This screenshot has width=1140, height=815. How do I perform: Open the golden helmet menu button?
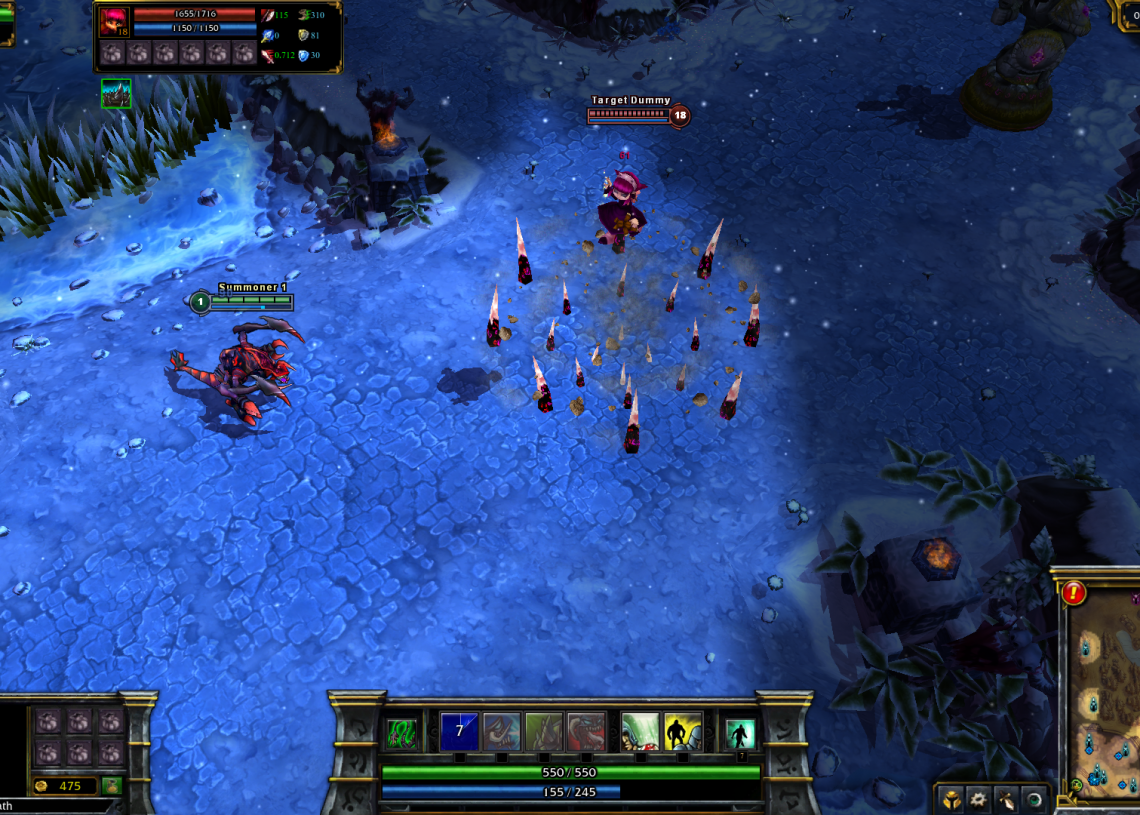pyautogui.click(x=951, y=799)
